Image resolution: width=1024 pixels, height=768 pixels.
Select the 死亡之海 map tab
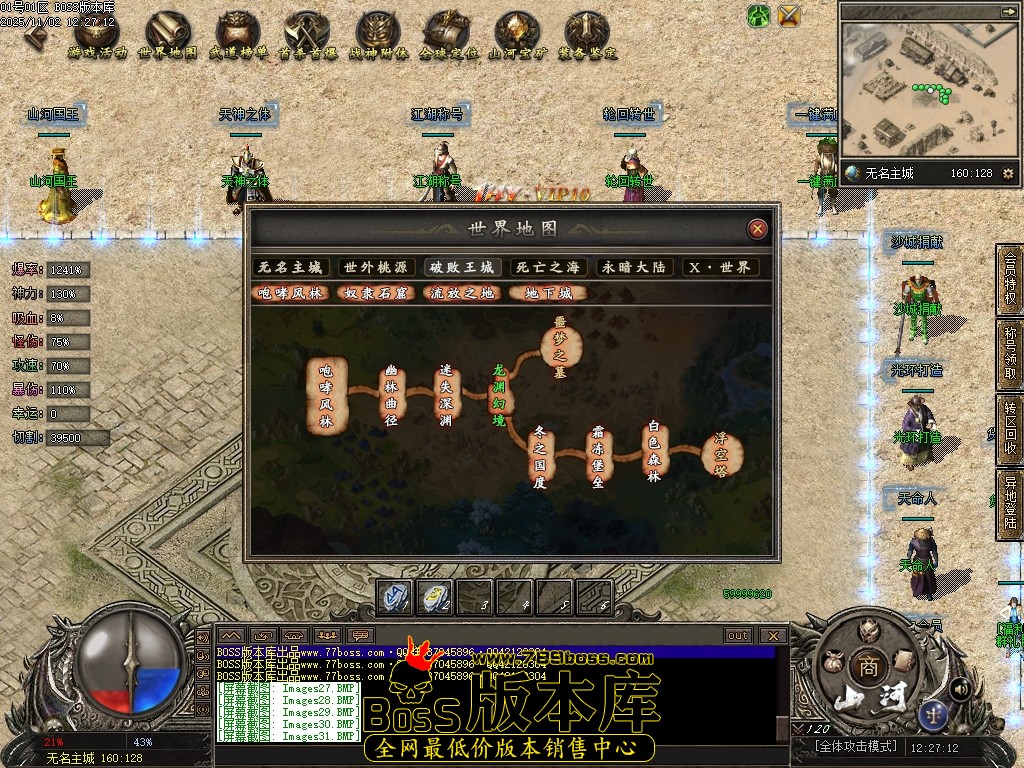pos(547,268)
